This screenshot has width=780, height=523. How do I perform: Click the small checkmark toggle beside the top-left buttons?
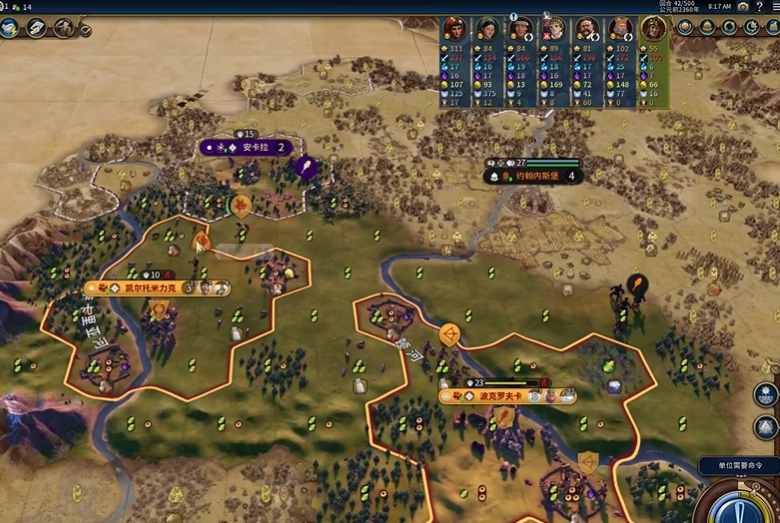(x=86, y=31)
